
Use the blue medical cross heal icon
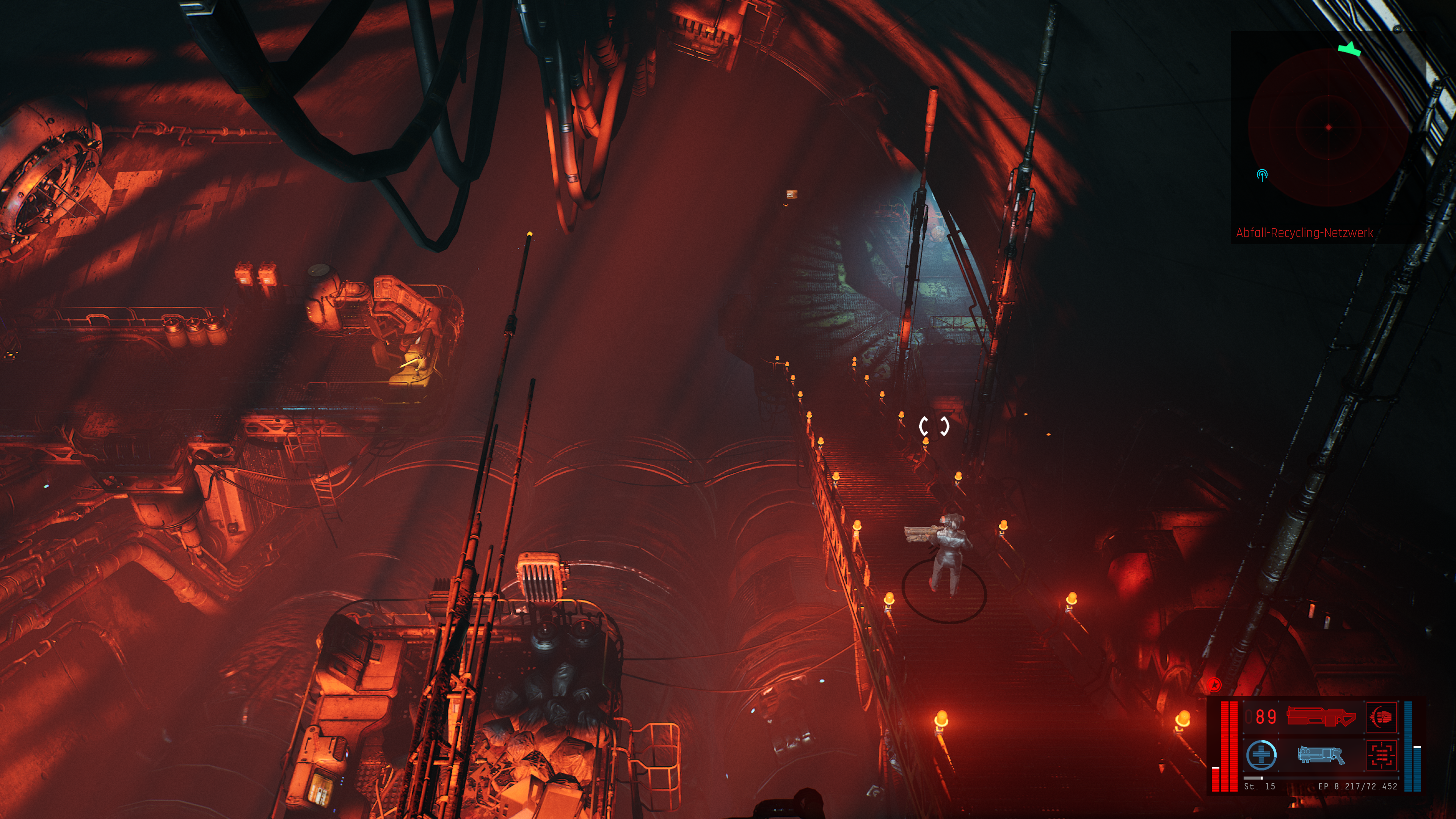click(1261, 755)
